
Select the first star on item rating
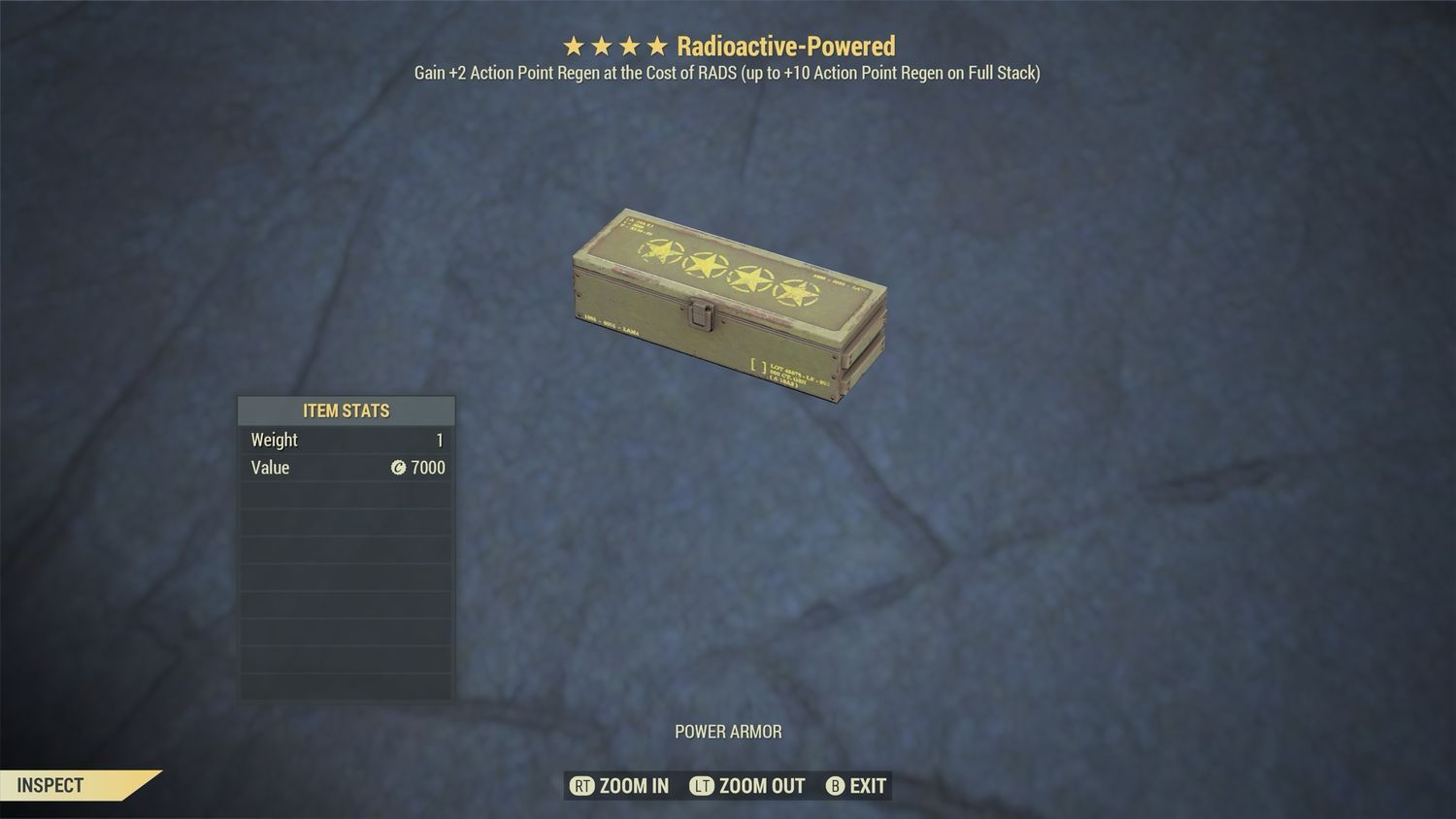point(574,45)
